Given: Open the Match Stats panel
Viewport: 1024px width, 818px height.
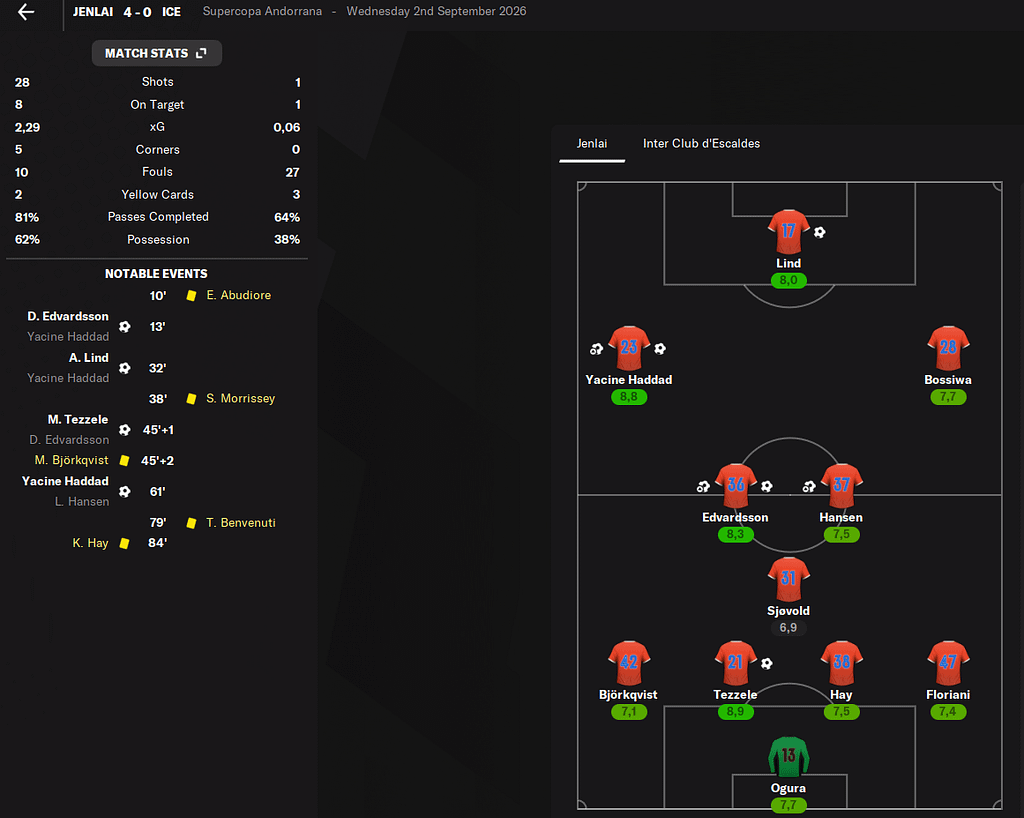Looking at the screenshot, I should (x=156, y=53).
